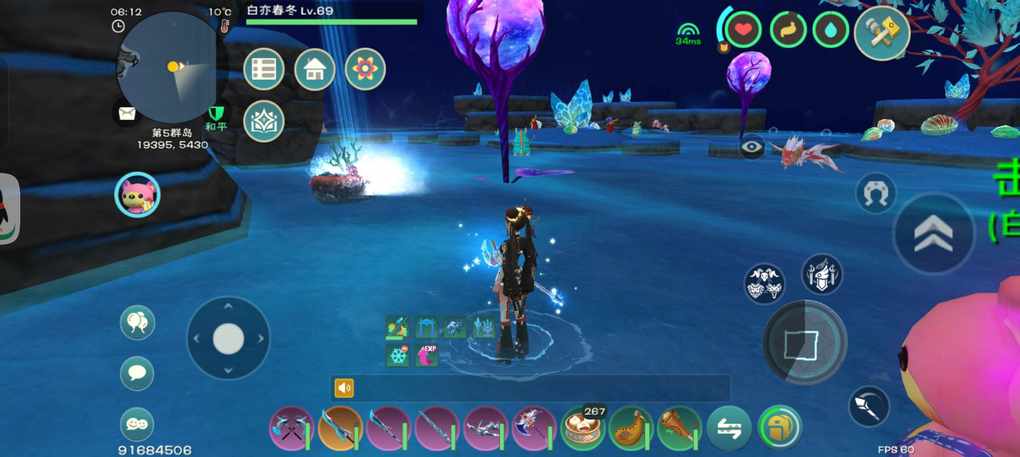Toggle the chat bar speaker icon
The image size is (1020, 457).
[x=344, y=388]
